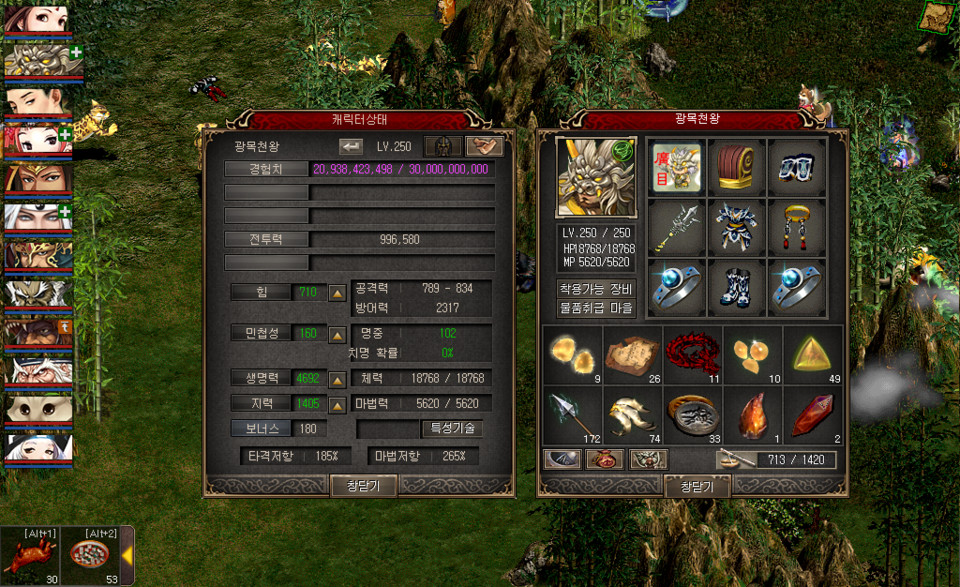The height and width of the screenshot is (587, 960).
Task: Choose the equipped red and gold helmet
Action: [736, 167]
